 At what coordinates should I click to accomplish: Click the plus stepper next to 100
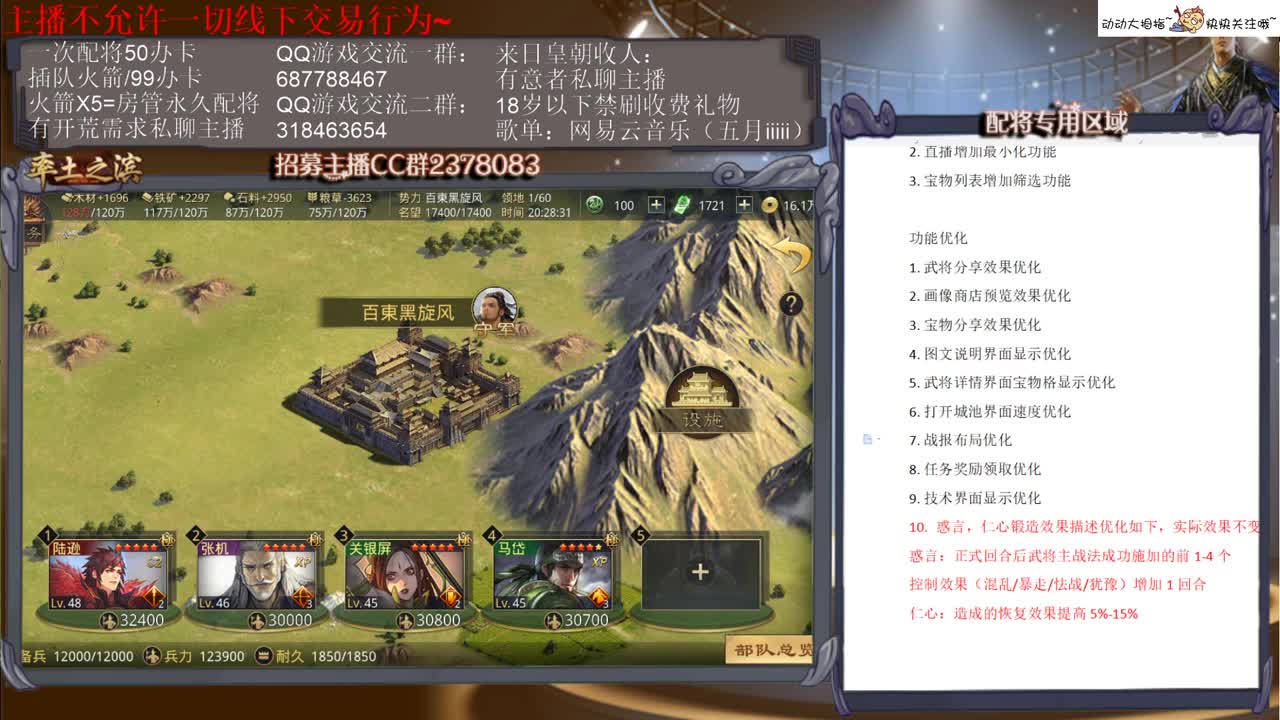point(656,205)
